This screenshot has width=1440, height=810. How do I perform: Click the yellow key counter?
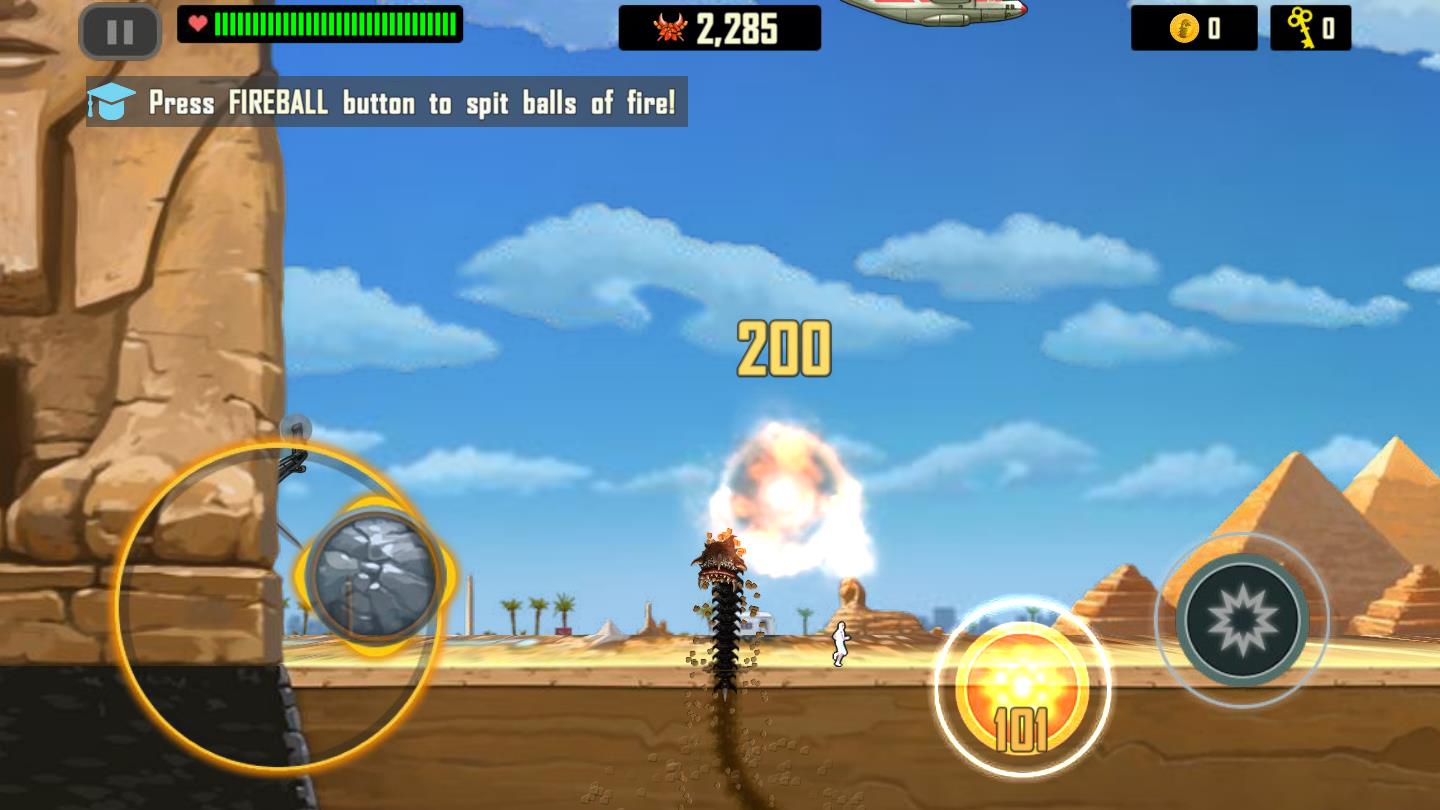[x=1311, y=27]
